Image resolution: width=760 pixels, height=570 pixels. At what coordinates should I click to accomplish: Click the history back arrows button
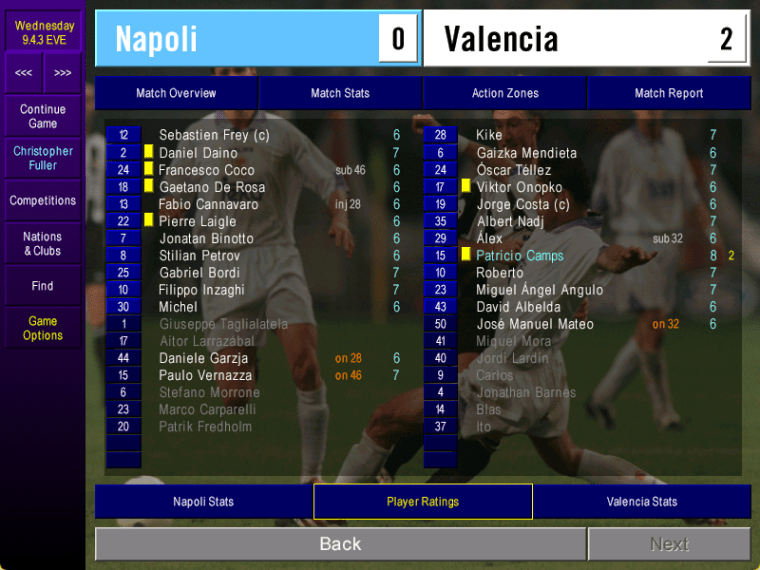click(23, 73)
